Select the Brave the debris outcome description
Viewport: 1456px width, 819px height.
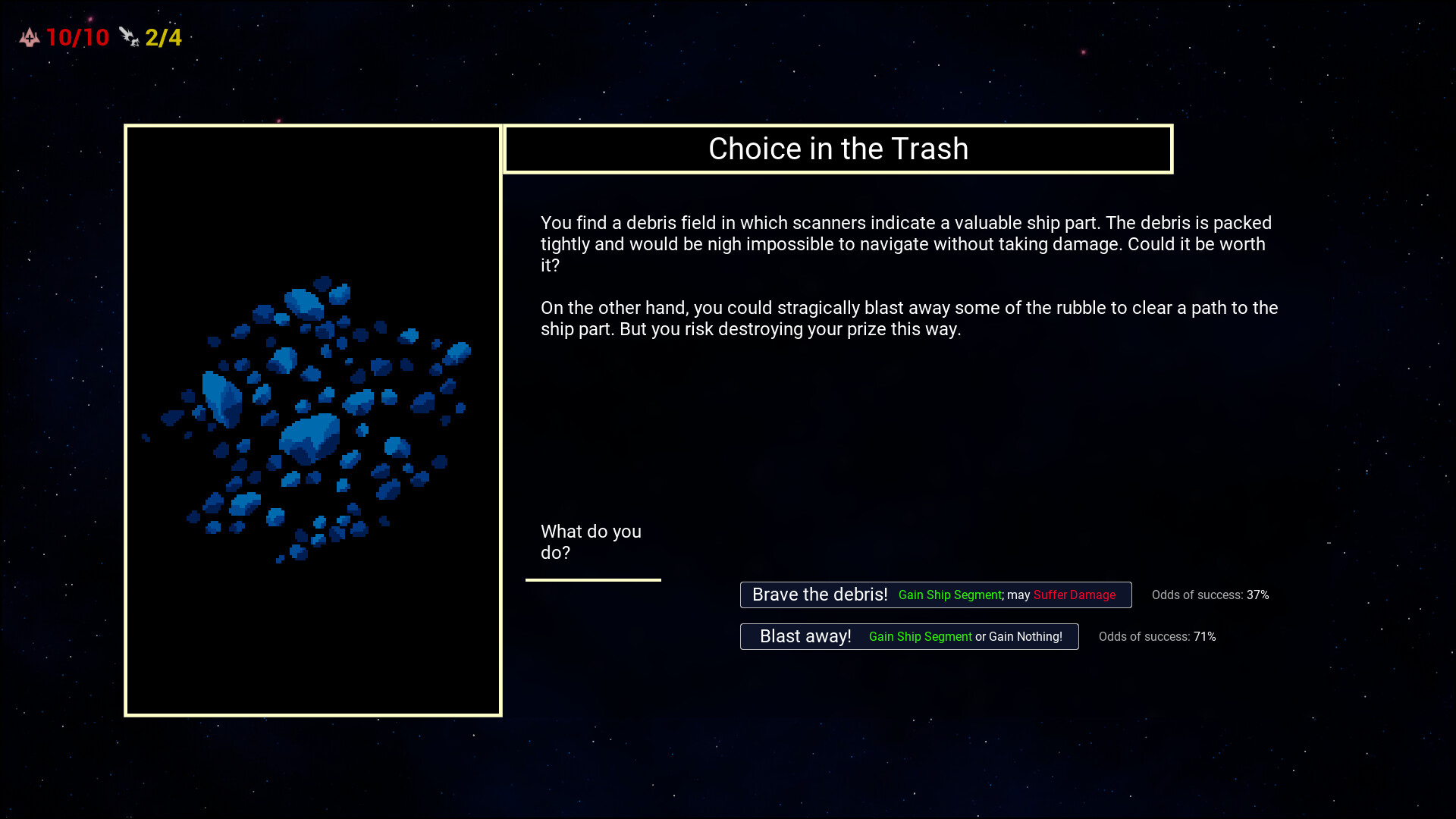coord(1006,595)
